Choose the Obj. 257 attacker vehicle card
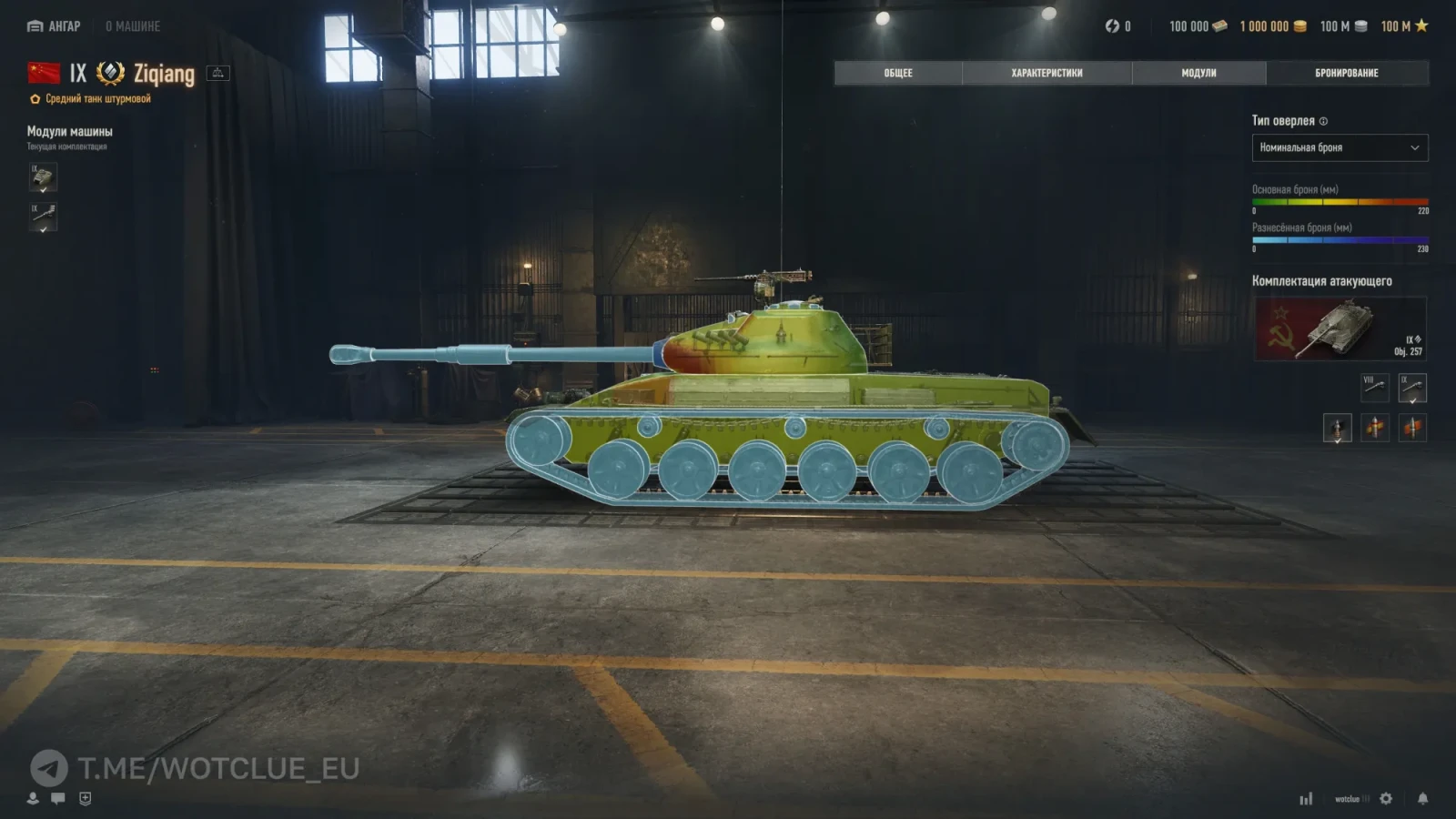 1340,329
